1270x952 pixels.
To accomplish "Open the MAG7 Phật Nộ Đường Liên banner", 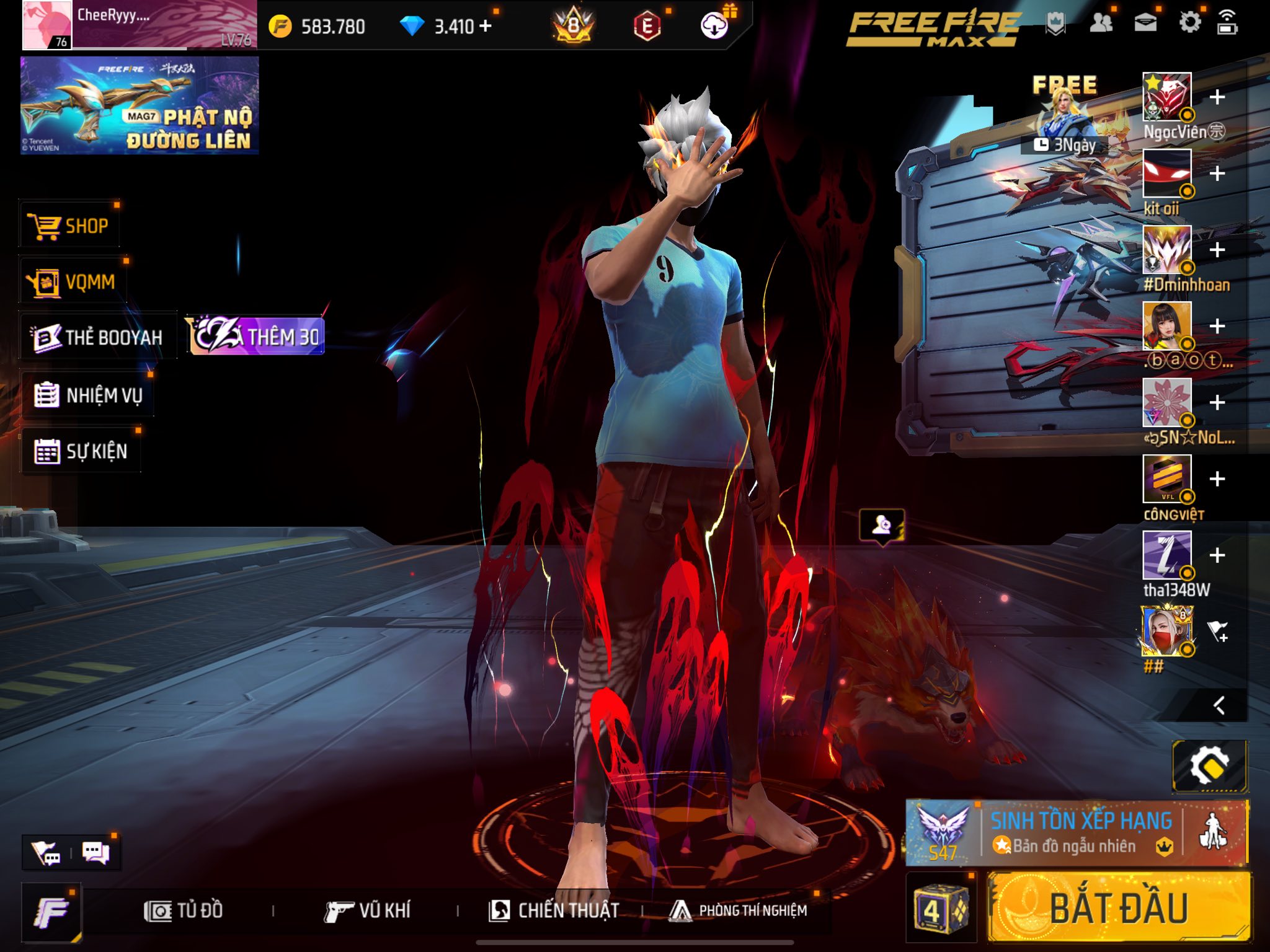I will [x=140, y=105].
